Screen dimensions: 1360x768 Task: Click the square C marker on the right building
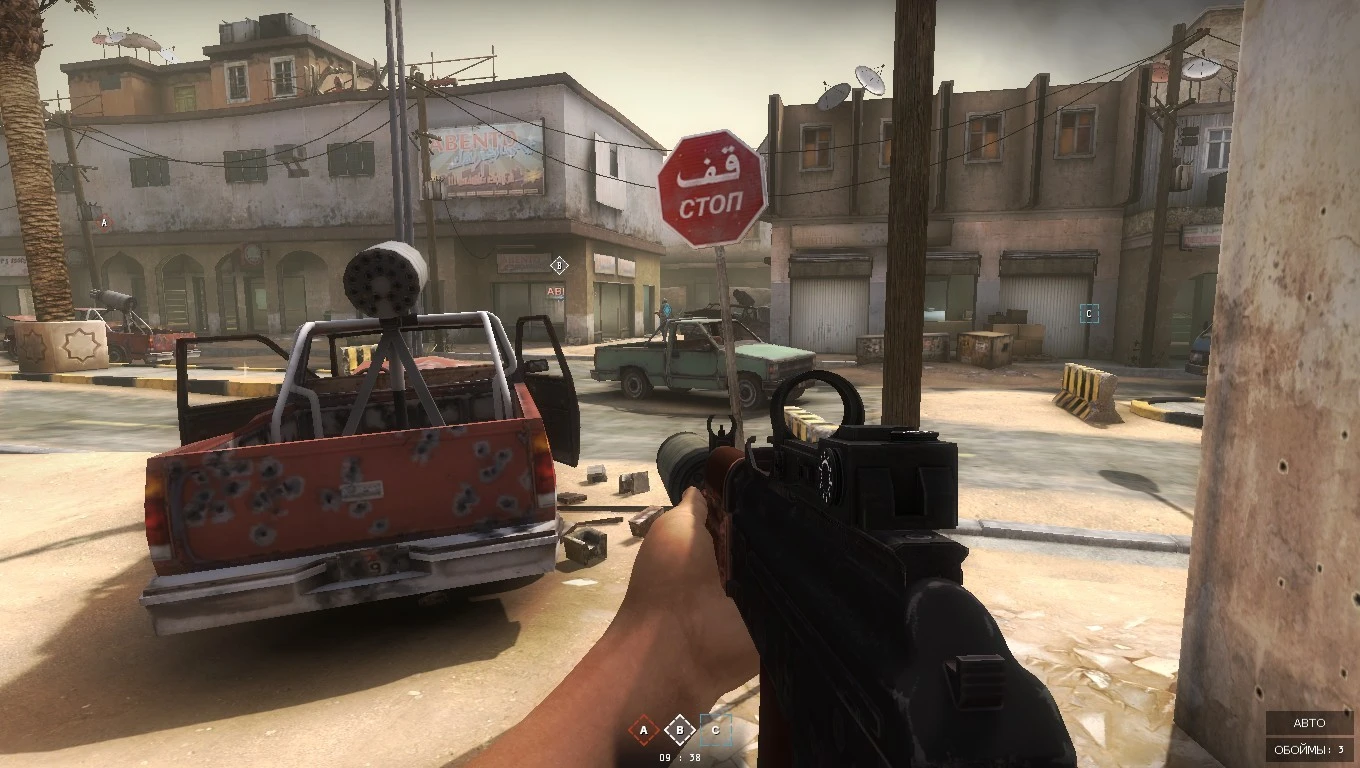pos(1087,313)
